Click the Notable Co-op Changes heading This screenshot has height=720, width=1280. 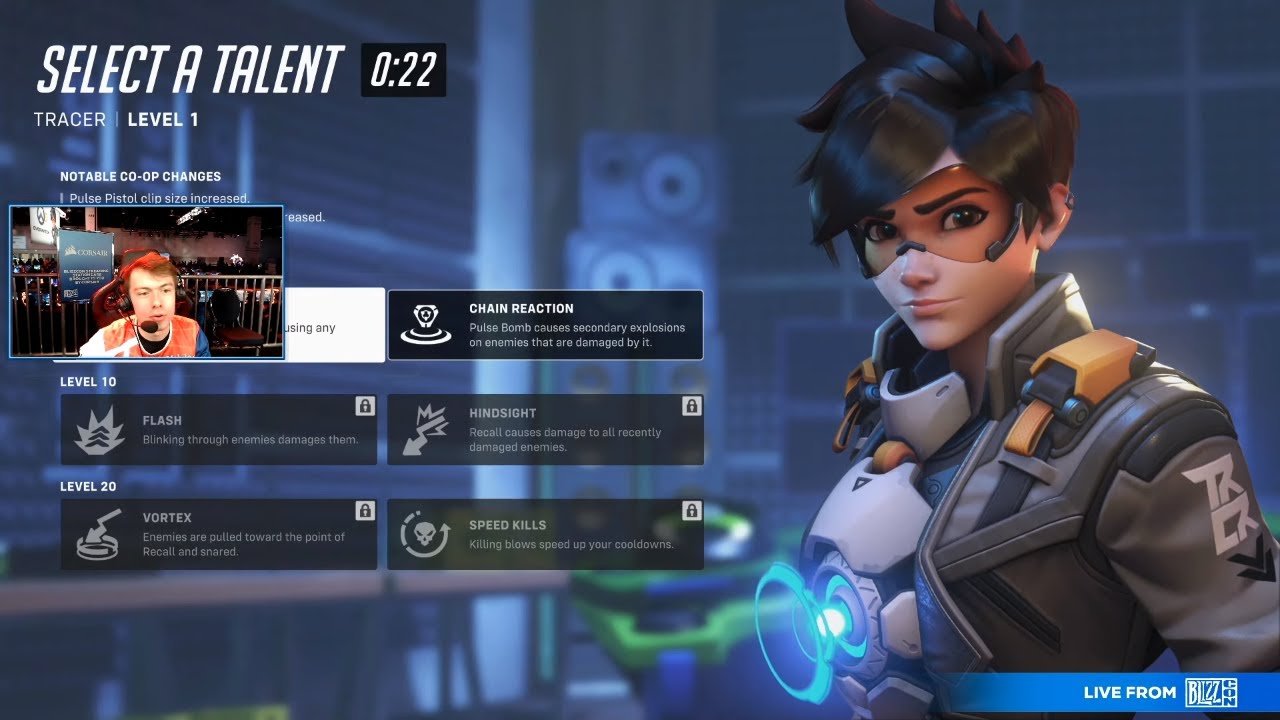point(143,176)
